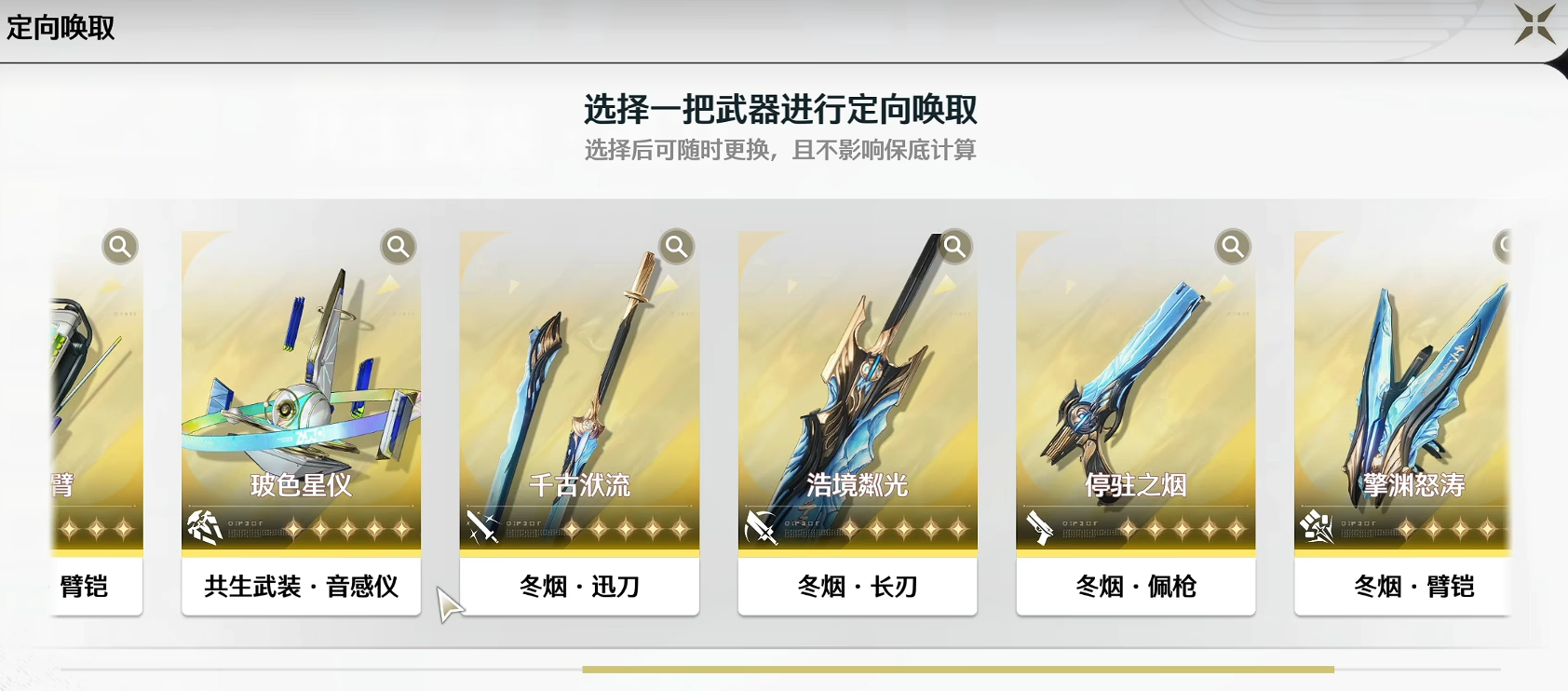The width and height of the screenshot is (1568, 691).
Task: Select the 玻色星仪 weapon card
Action: [302, 391]
